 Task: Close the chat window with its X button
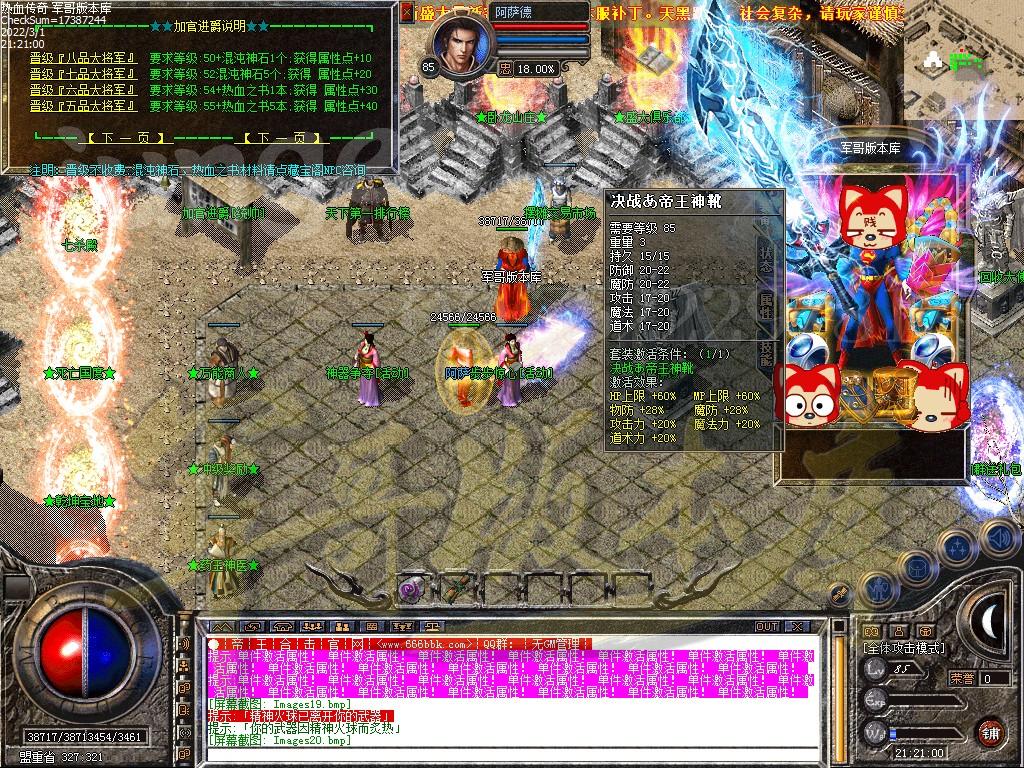[x=798, y=626]
